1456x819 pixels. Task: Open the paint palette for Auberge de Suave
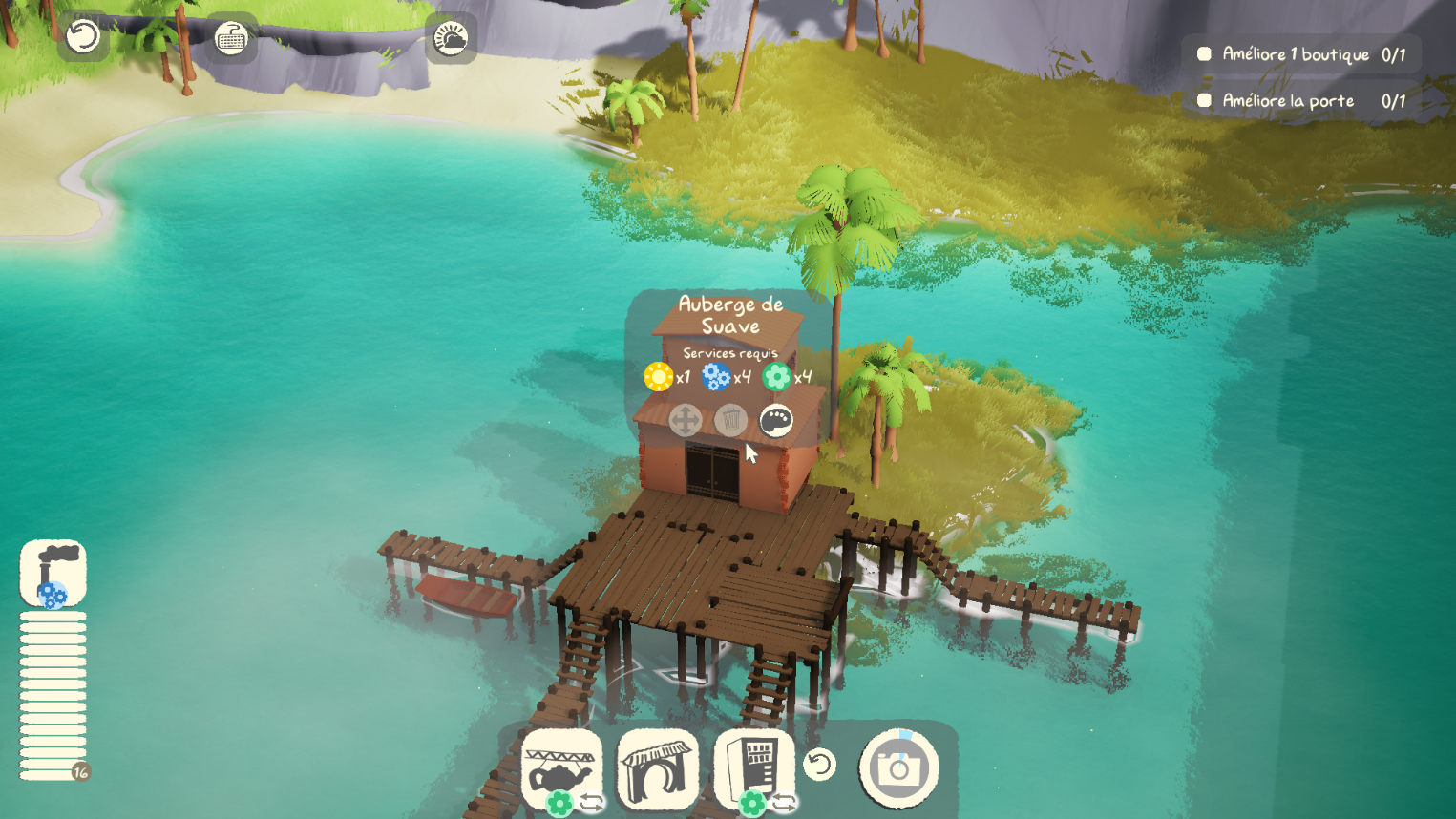775,420
